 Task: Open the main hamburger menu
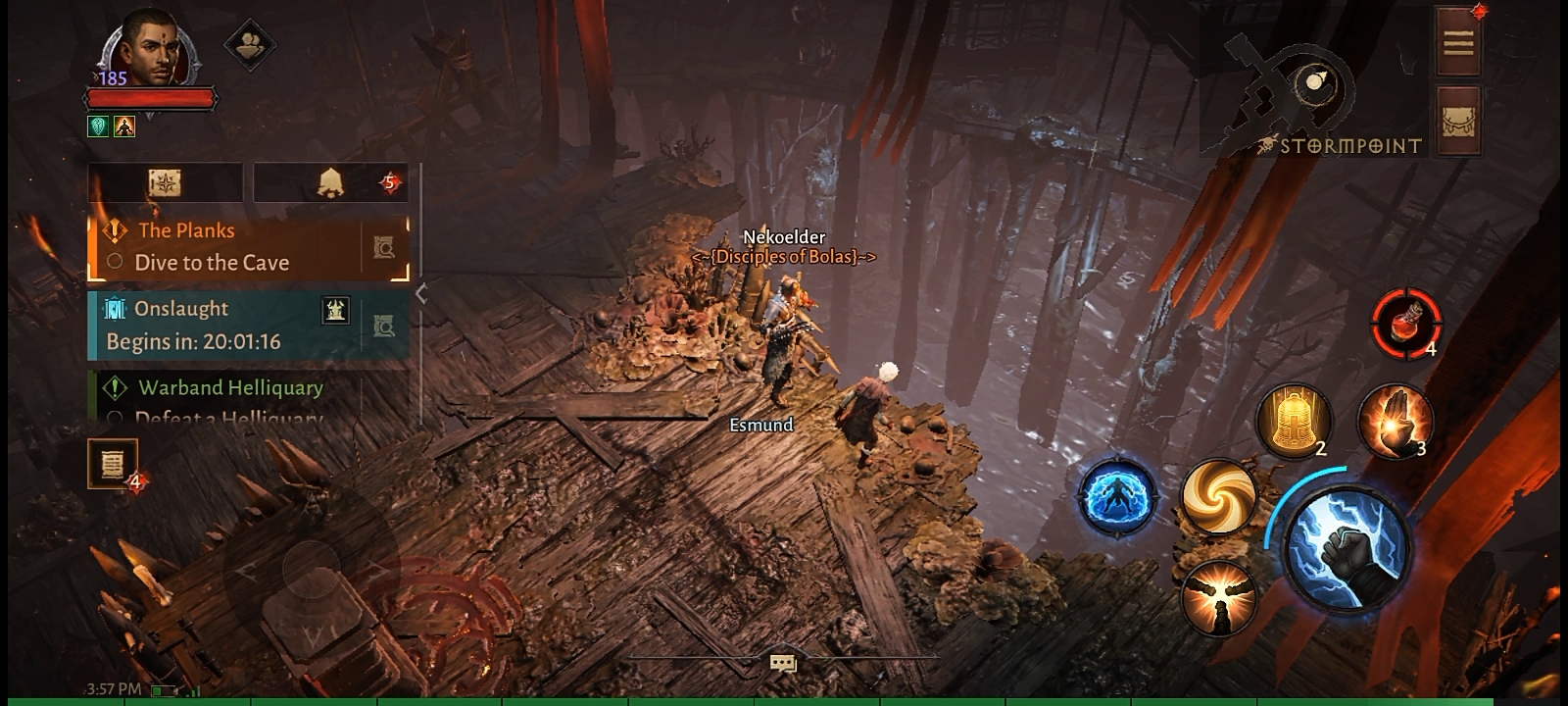1457,42
